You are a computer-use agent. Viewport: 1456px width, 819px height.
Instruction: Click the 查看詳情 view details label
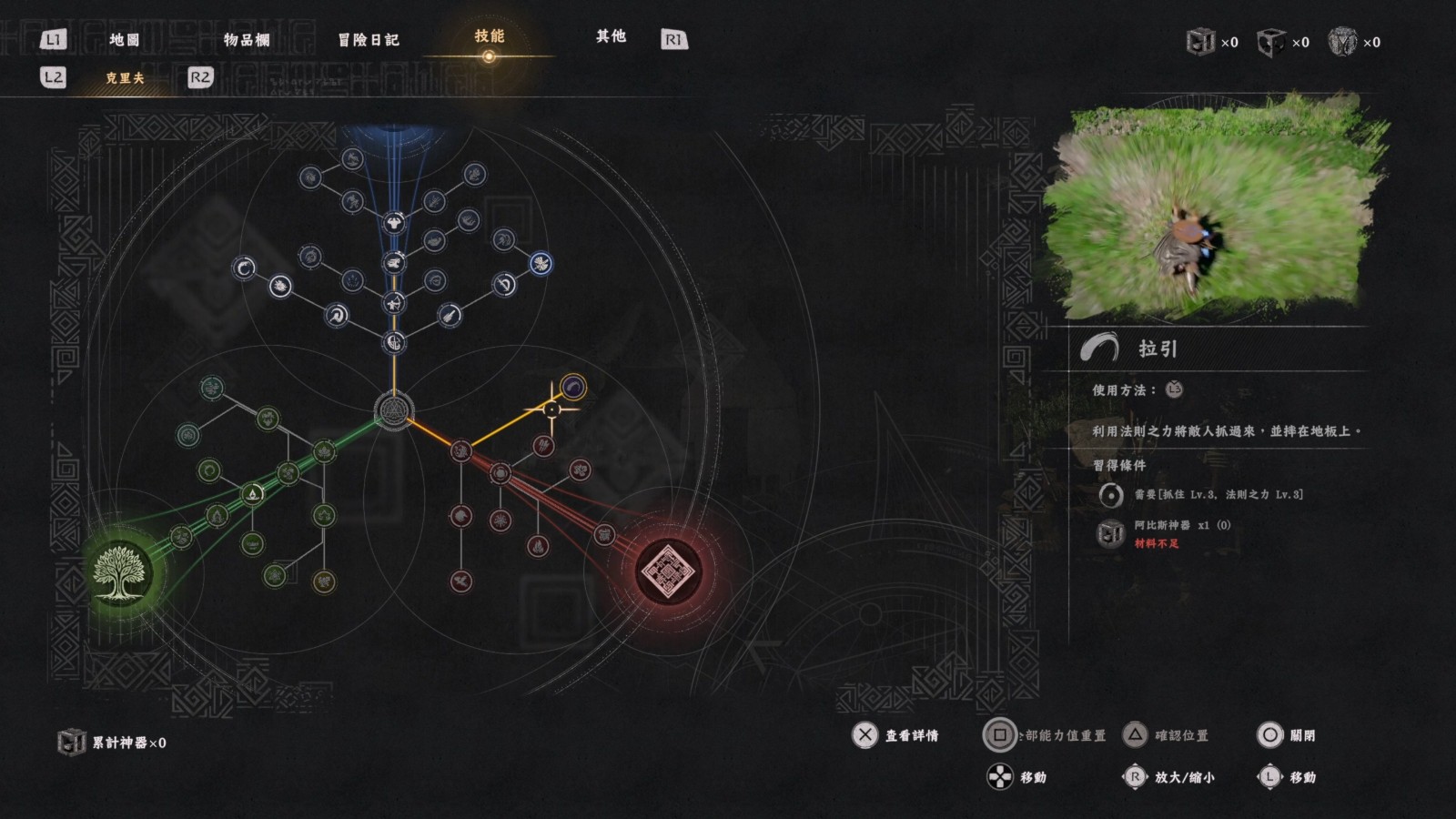click(911, 735)
